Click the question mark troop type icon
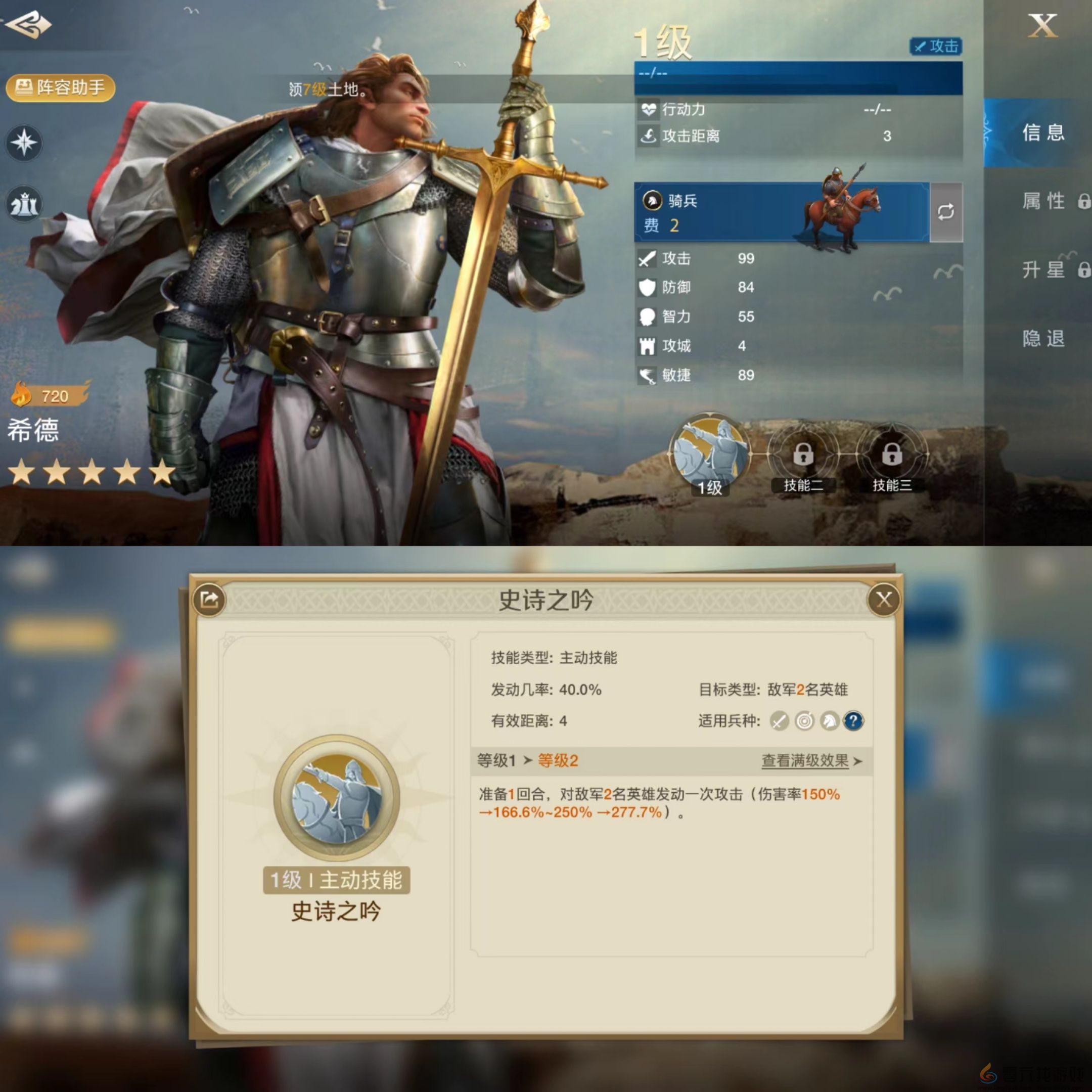This screenshot has width=1092, height=1092. point(854,721)
